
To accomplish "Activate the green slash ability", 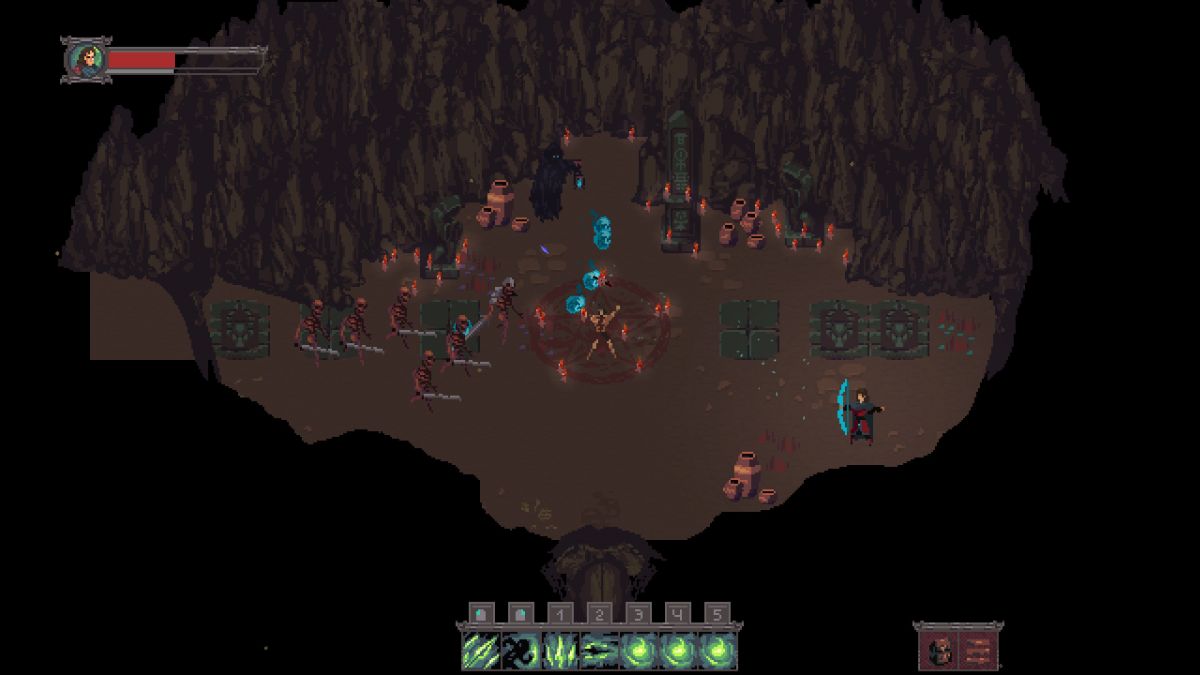I will point(480,651).
